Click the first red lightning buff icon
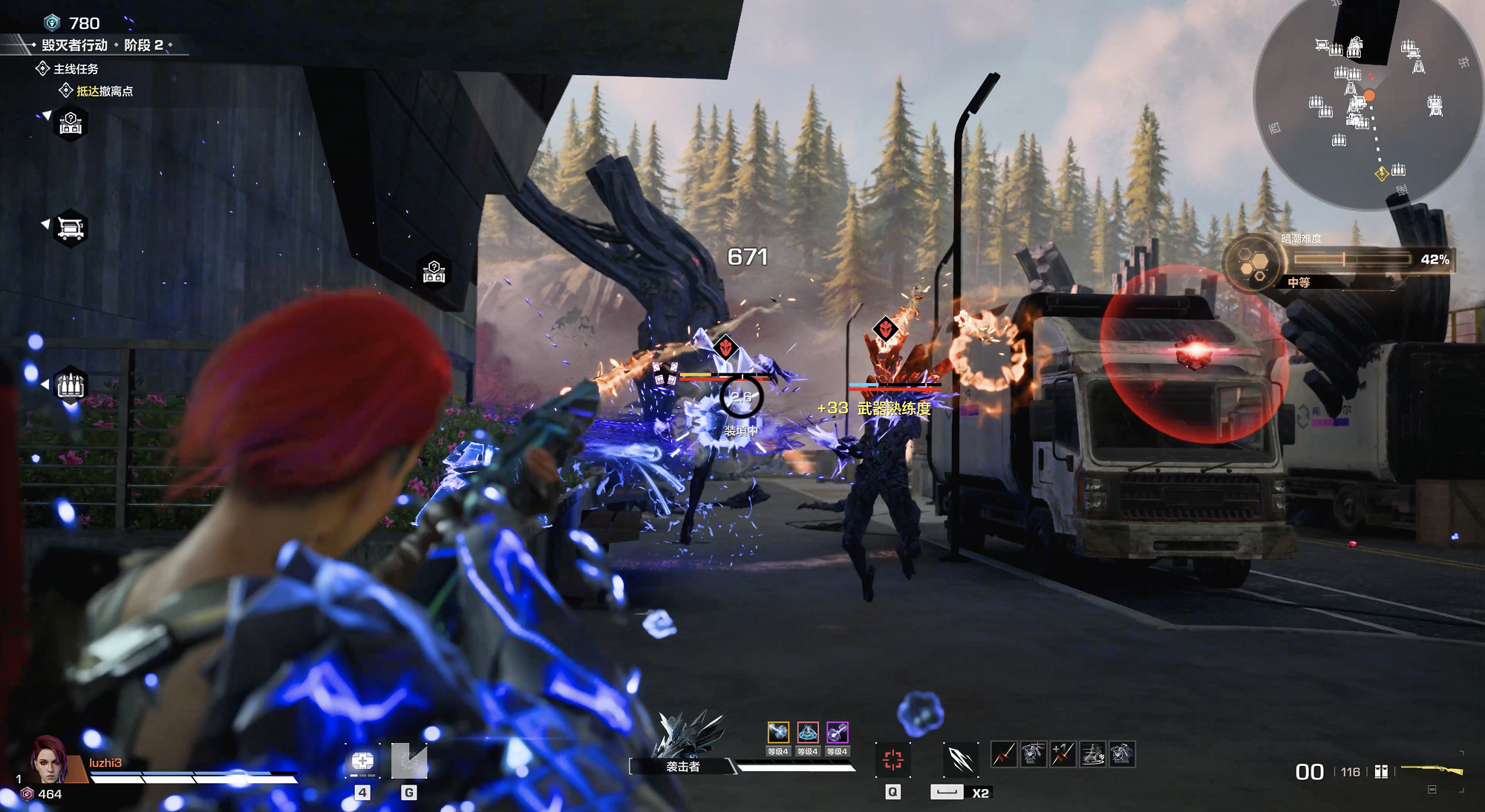This screenshot has width=1485, height=812. click(1004, 754)
